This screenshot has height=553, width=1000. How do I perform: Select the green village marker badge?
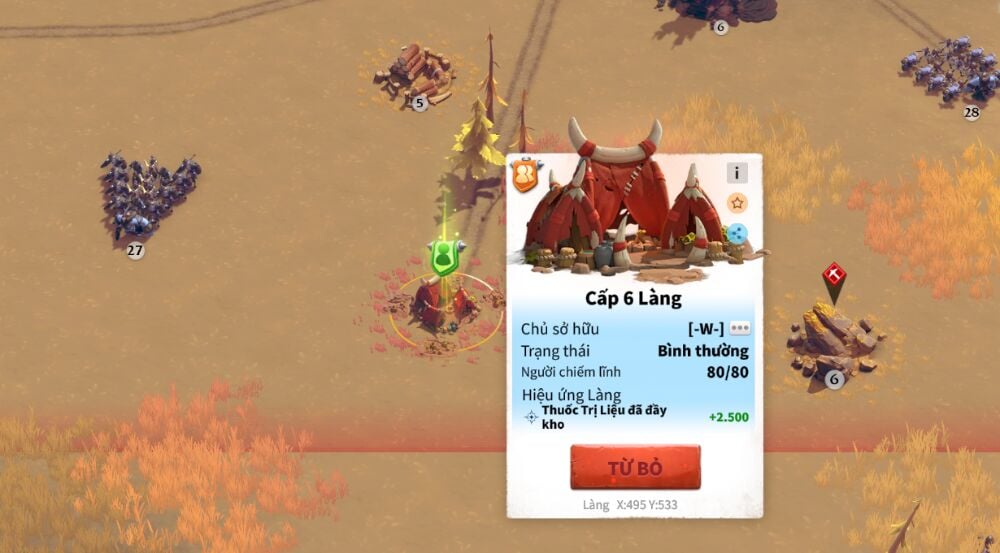(x=444, y=257)
